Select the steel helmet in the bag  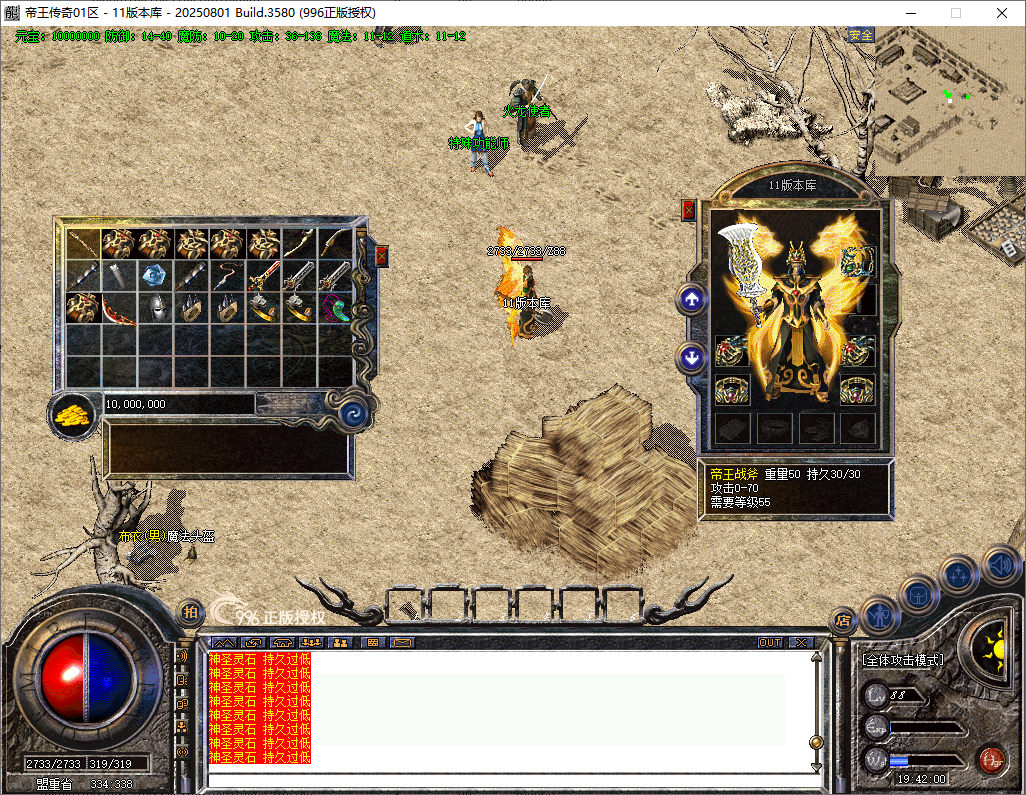click(x=155, y=308)
